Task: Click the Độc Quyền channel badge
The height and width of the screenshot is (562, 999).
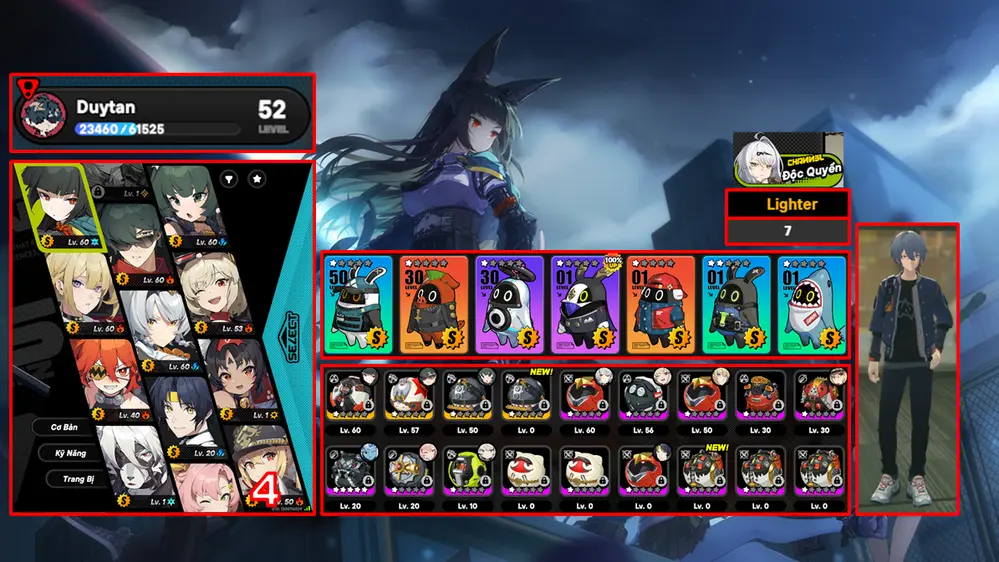Action: pos(788,159)
